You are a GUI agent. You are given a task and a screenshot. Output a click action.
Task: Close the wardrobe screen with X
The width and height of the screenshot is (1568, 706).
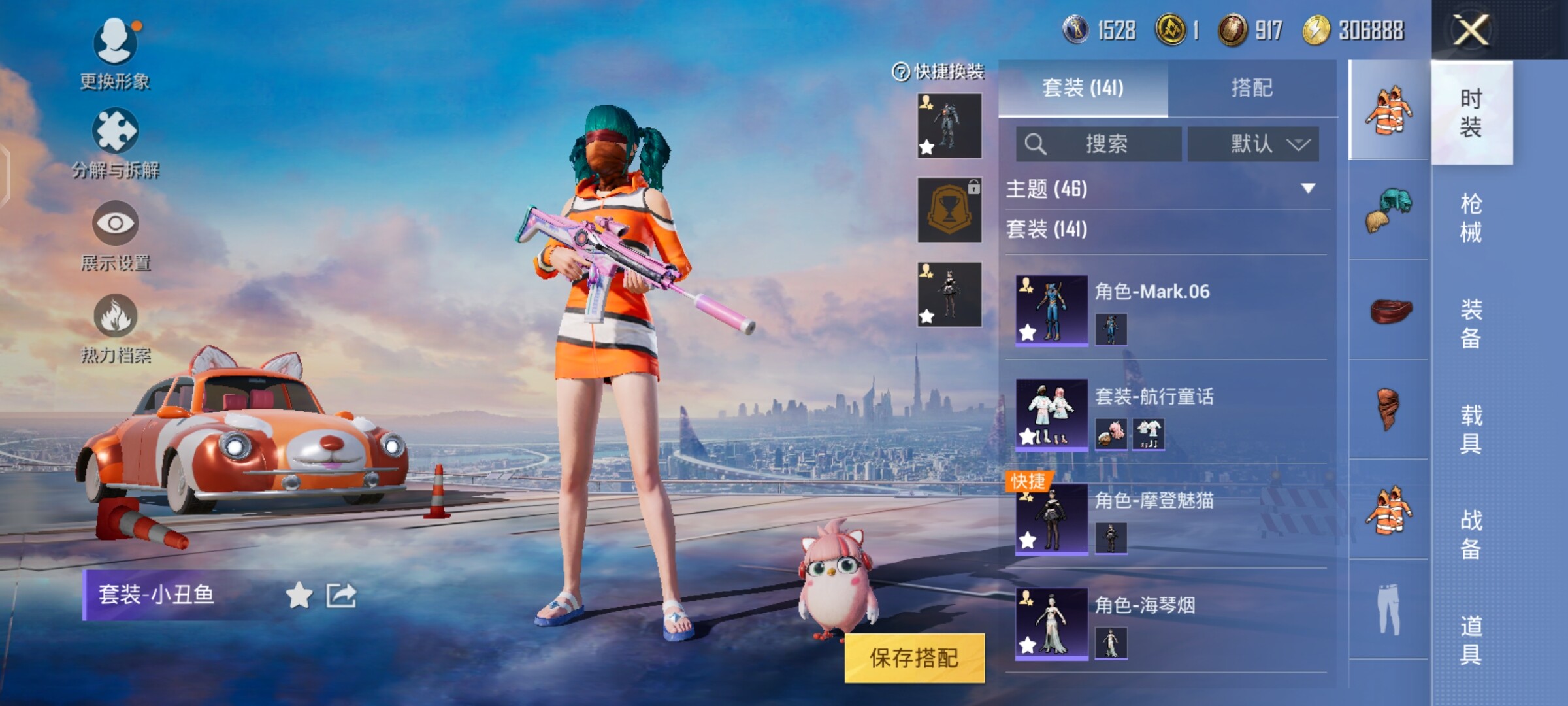(1470, 30)
